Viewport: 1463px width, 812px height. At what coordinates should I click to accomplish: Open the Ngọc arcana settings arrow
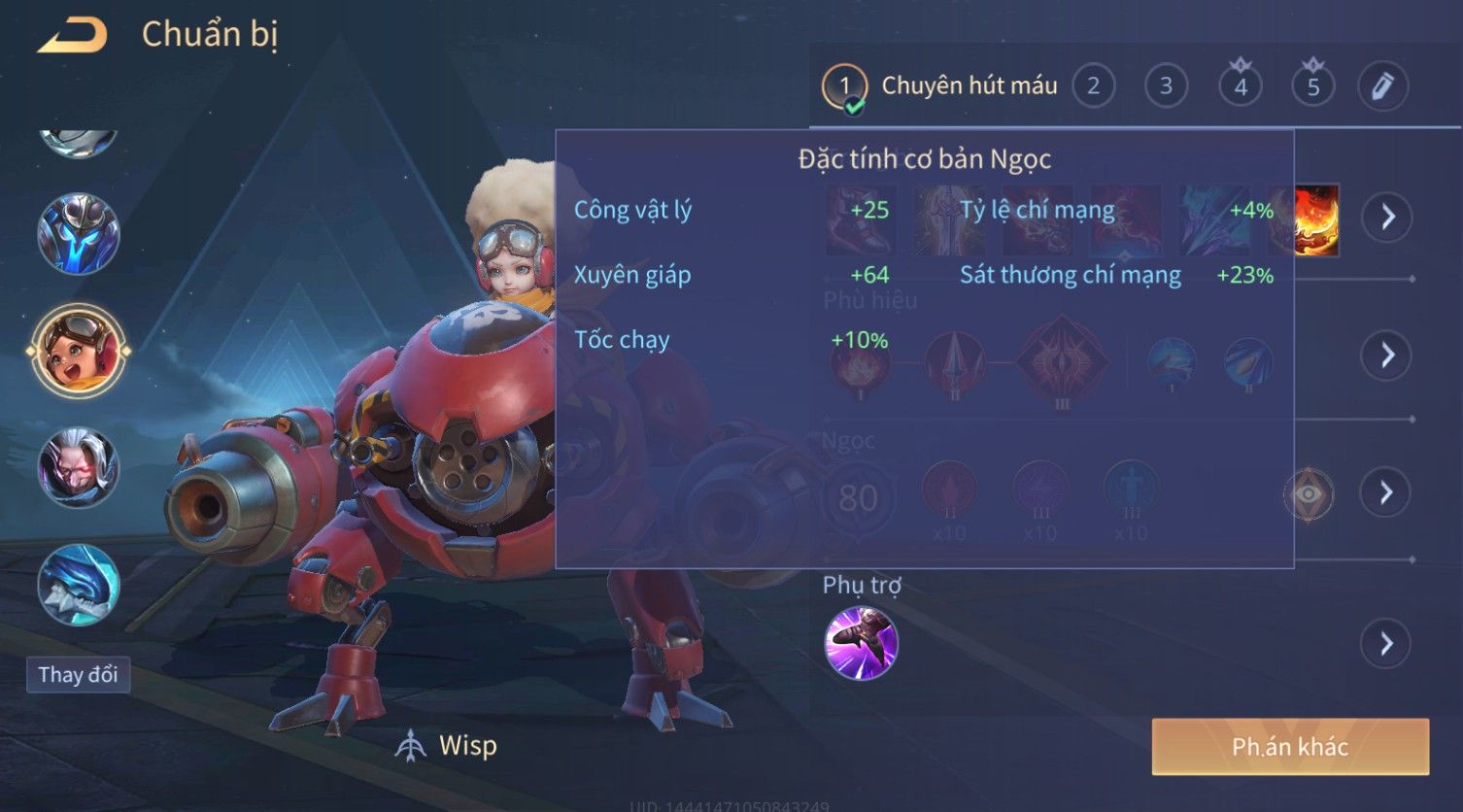(x=1387, y=492)
